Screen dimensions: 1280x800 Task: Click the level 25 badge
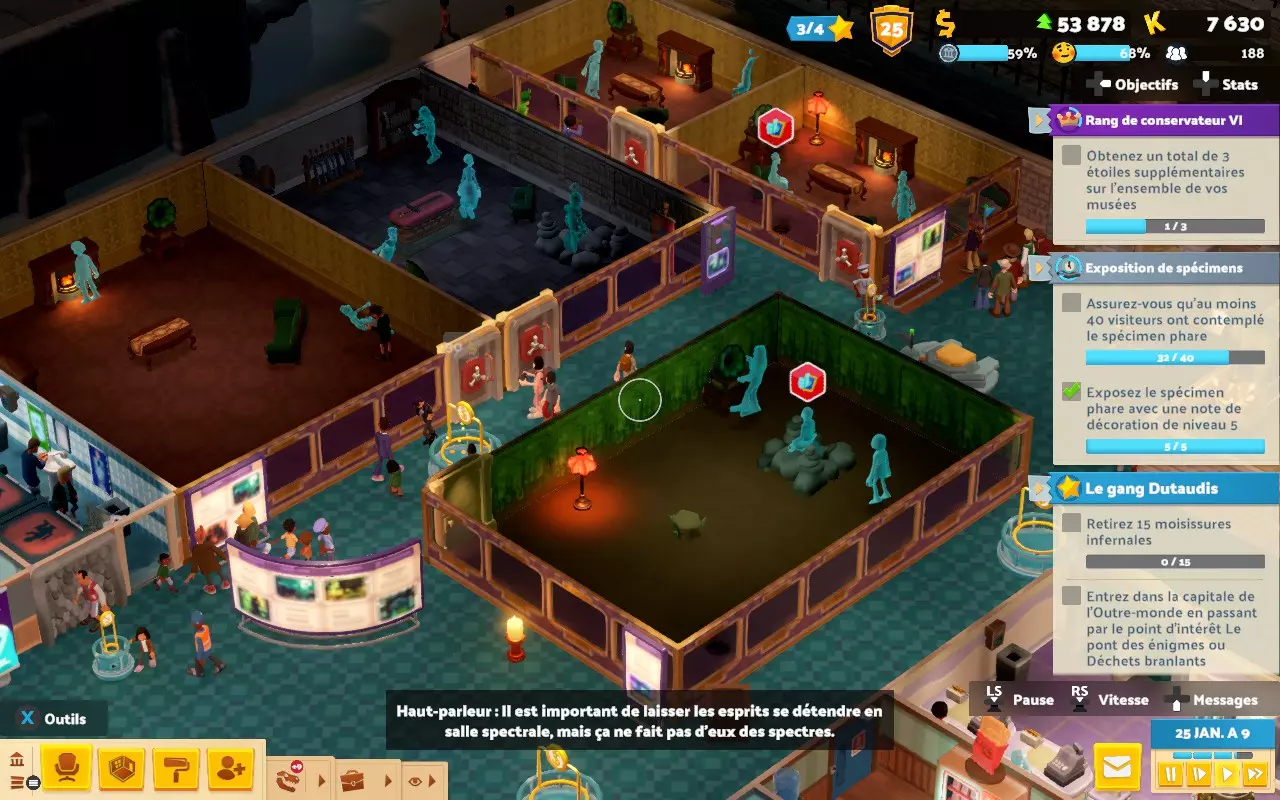tap(893, 29)
